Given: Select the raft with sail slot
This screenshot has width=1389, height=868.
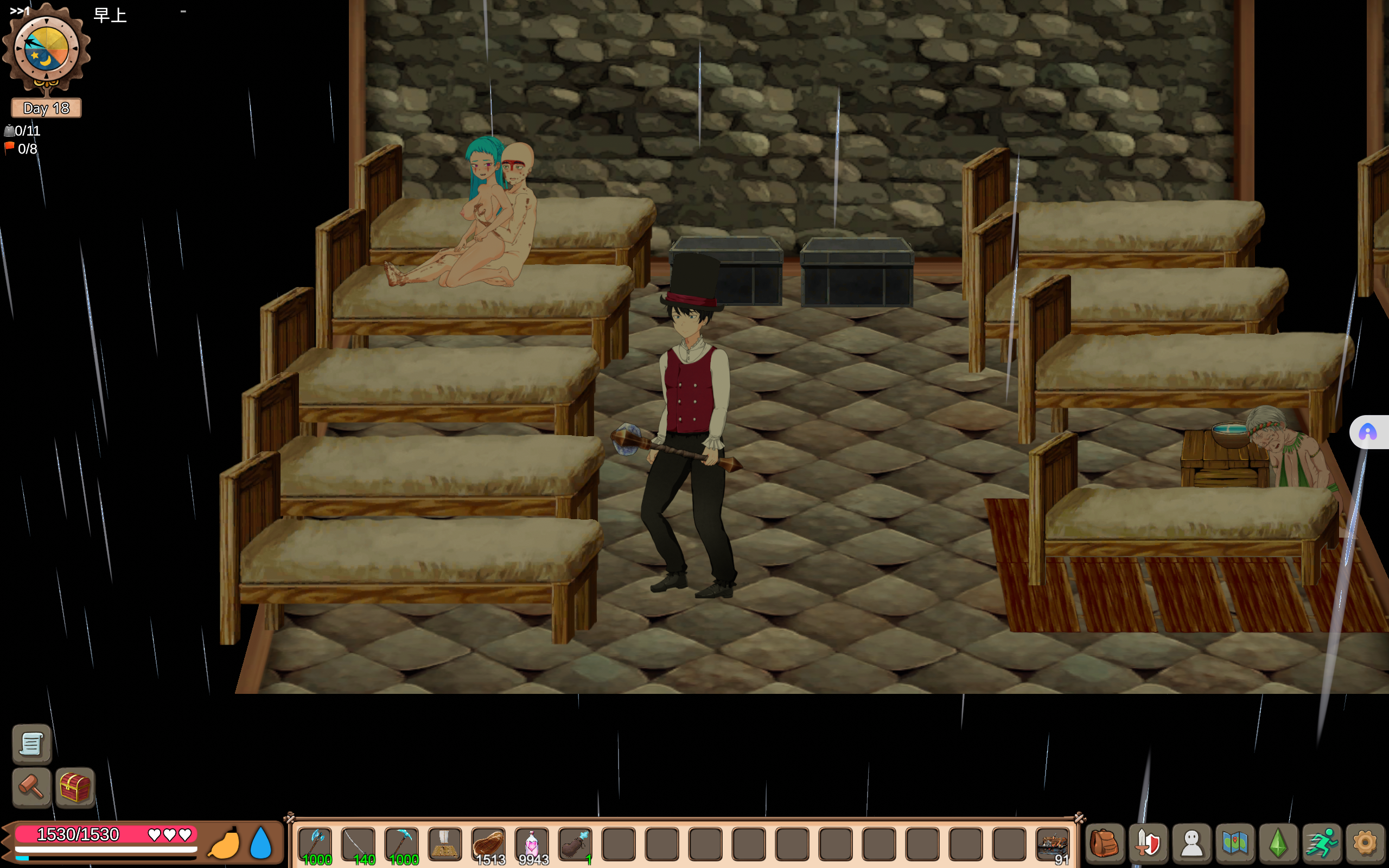Looking at the screenshot, I should point(445,844).
